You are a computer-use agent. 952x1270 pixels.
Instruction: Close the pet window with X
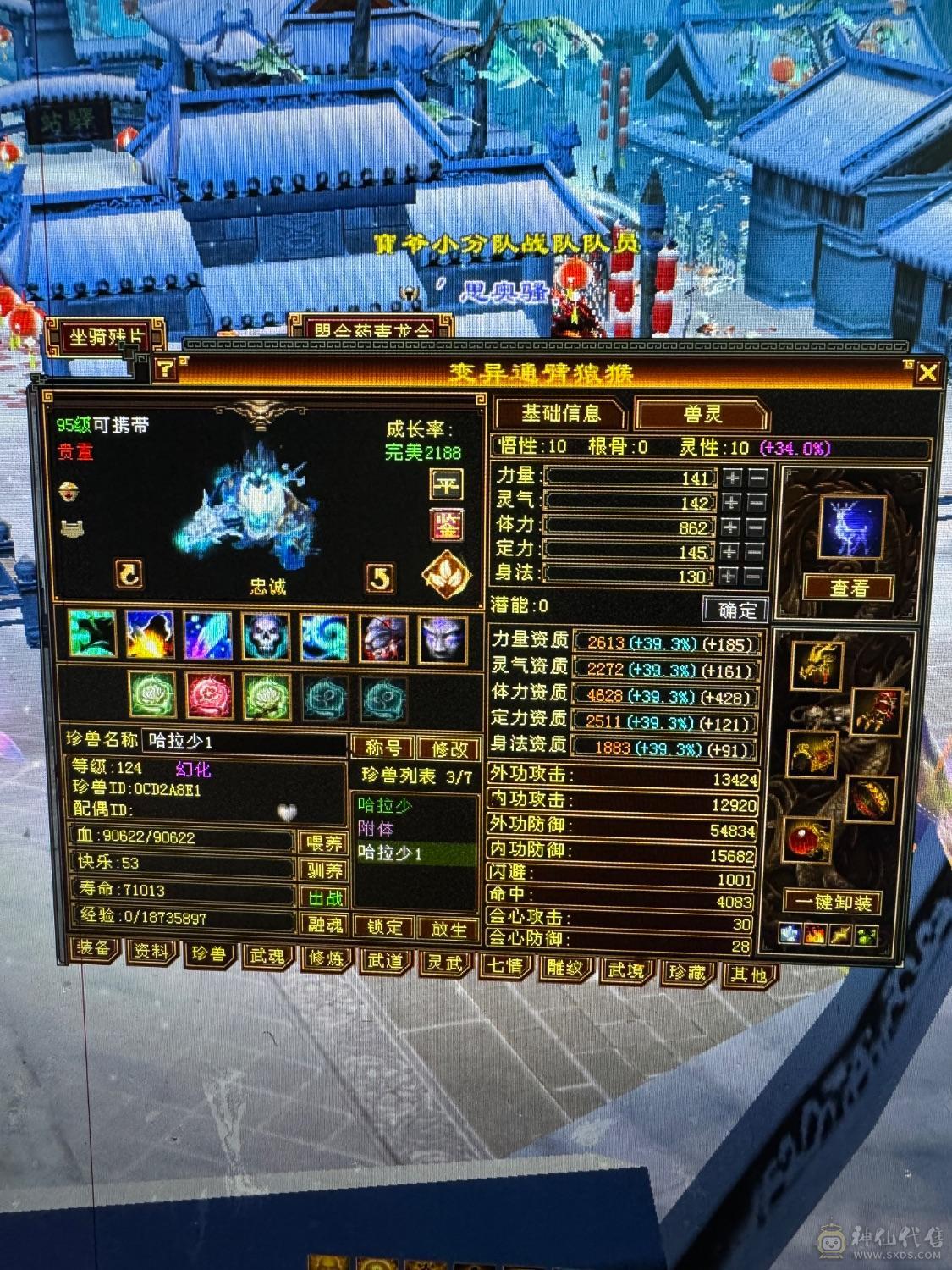click(x=927, y=373)
